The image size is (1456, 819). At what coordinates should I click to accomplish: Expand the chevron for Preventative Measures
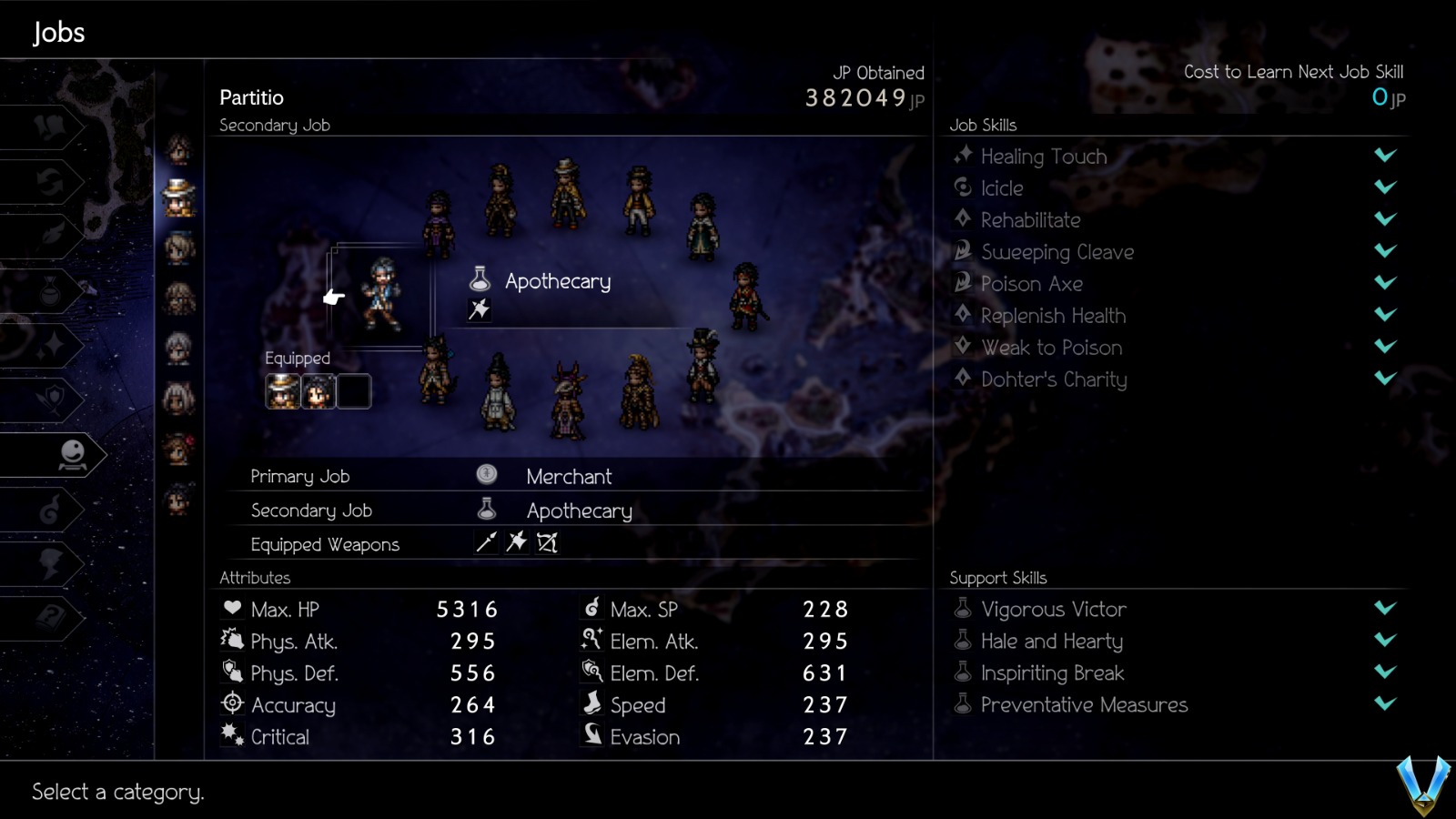tap(1385, 704)
